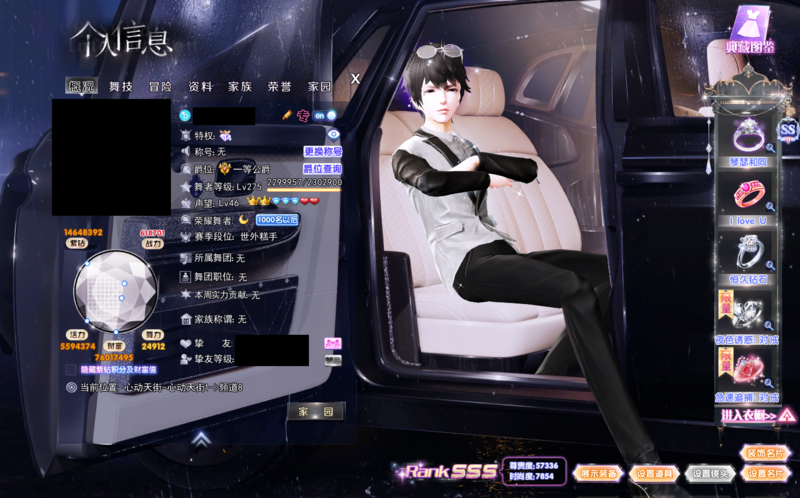The height and width of the screenshot is (498, 800).
Task: Switch to the 舞技 tab
Action: [121, 87]
